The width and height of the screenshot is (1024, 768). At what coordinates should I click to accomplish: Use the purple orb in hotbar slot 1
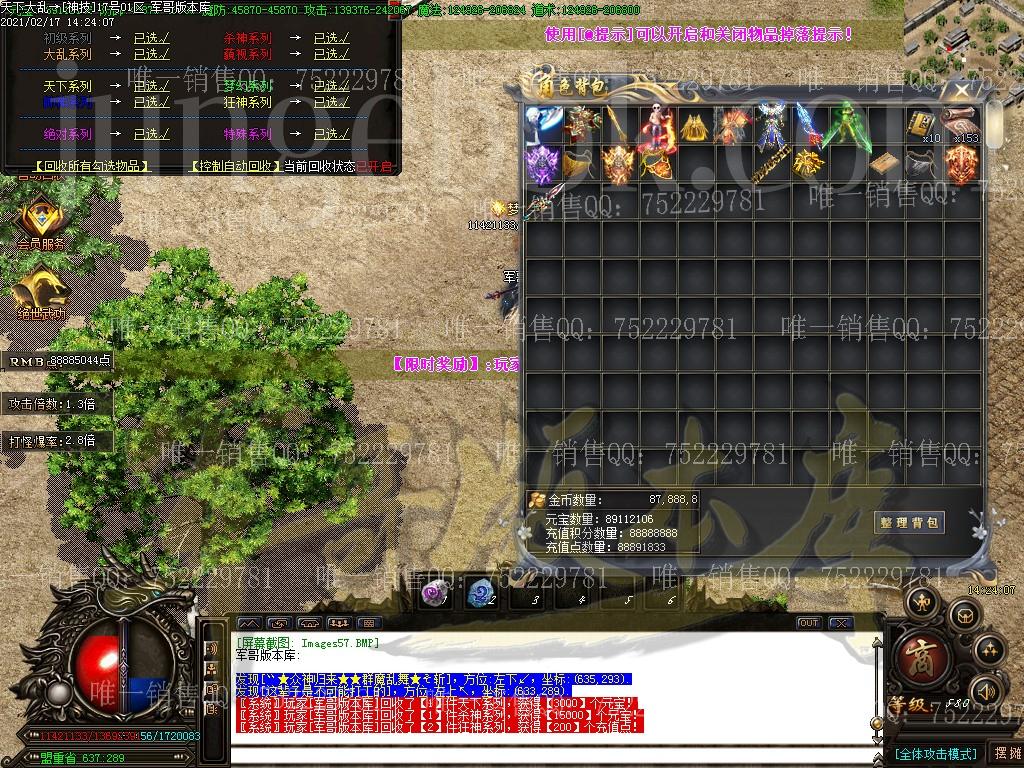pos(434,593)
